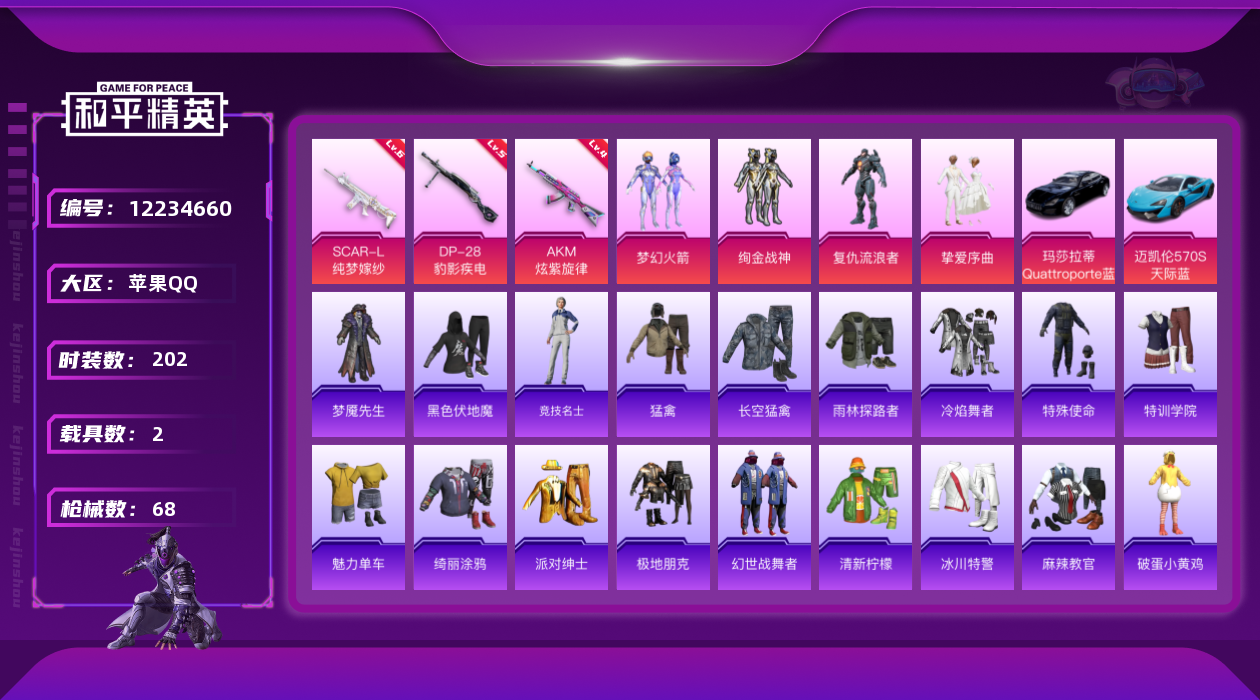Choose the DP-28 豹影疾电 weapon card
The image size is (1260, 700).
tap(460, 211)
